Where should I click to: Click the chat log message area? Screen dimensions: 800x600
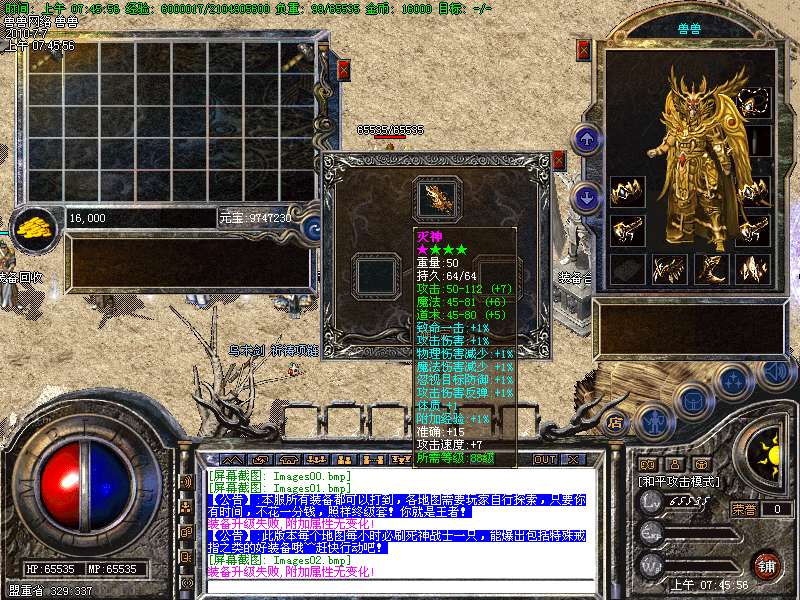click(395, 523)
